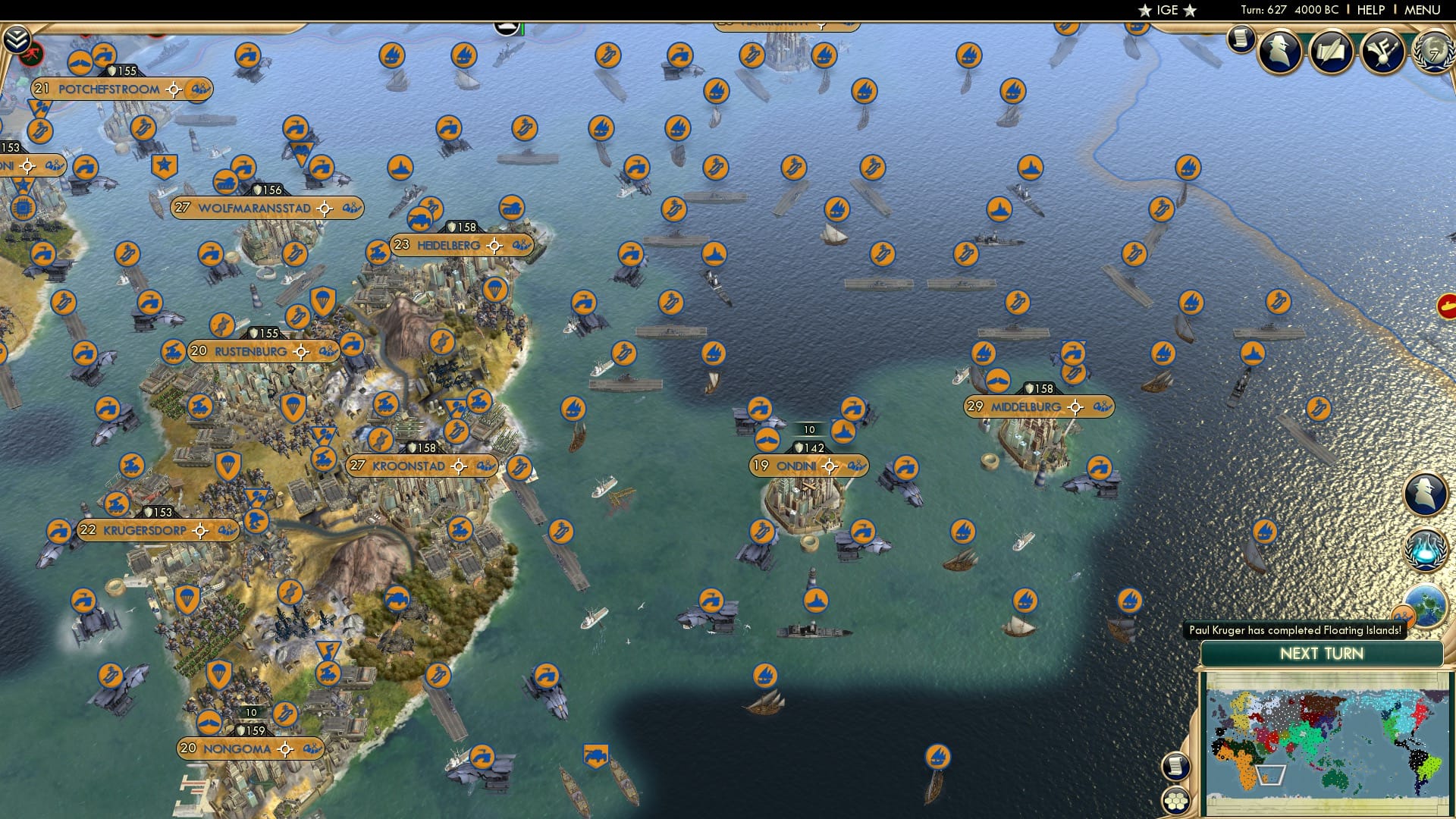Click the unit log scroll icon beside the minimap
This screenshot has height=819, width=1456.
pyautogui.click(x=1175, y=767)
